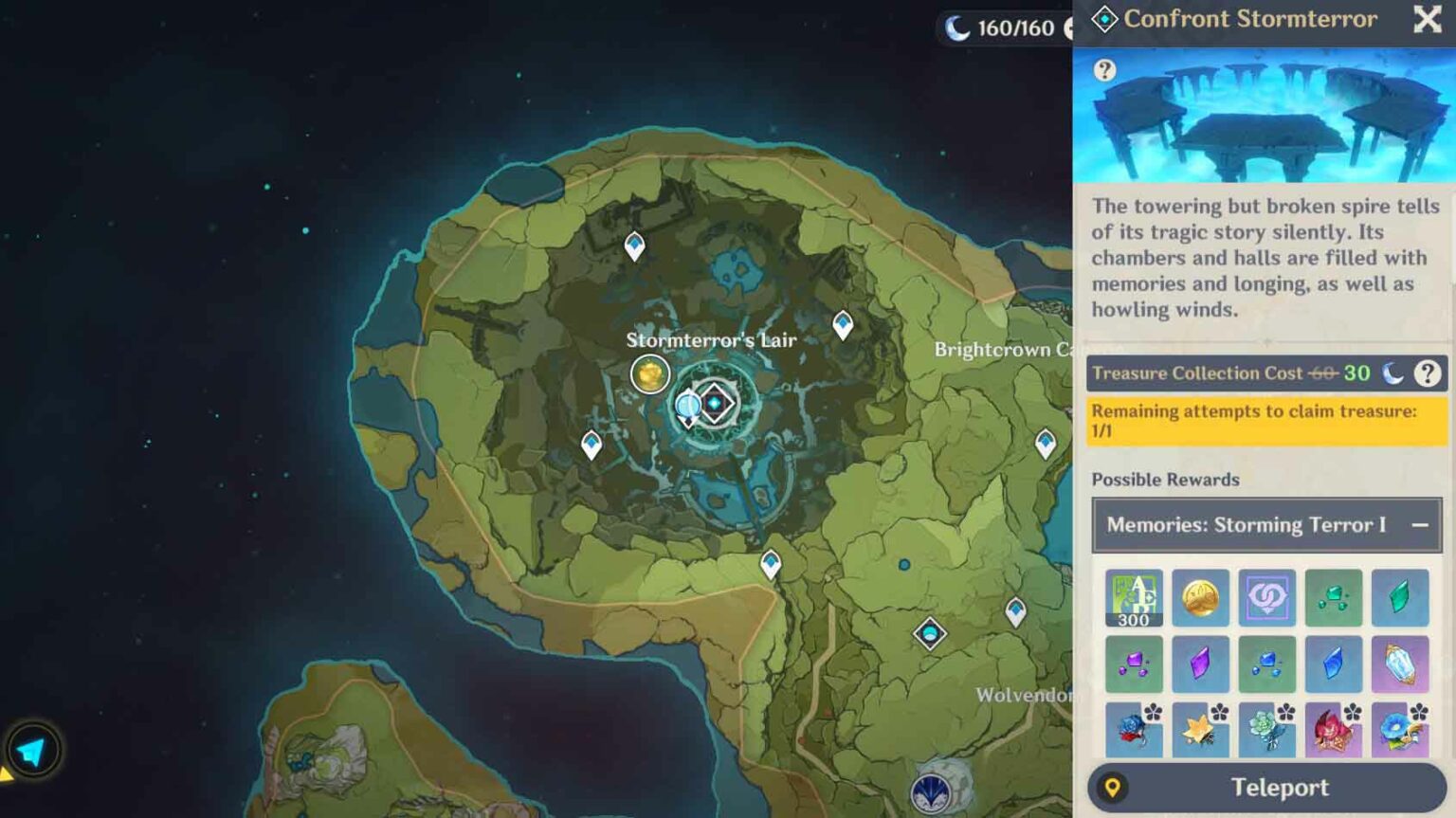The width and height of the screenshot is (1456, 818).
Task: Open the Treasure Collection Cost help question mark
Action: click(1429, 373)
